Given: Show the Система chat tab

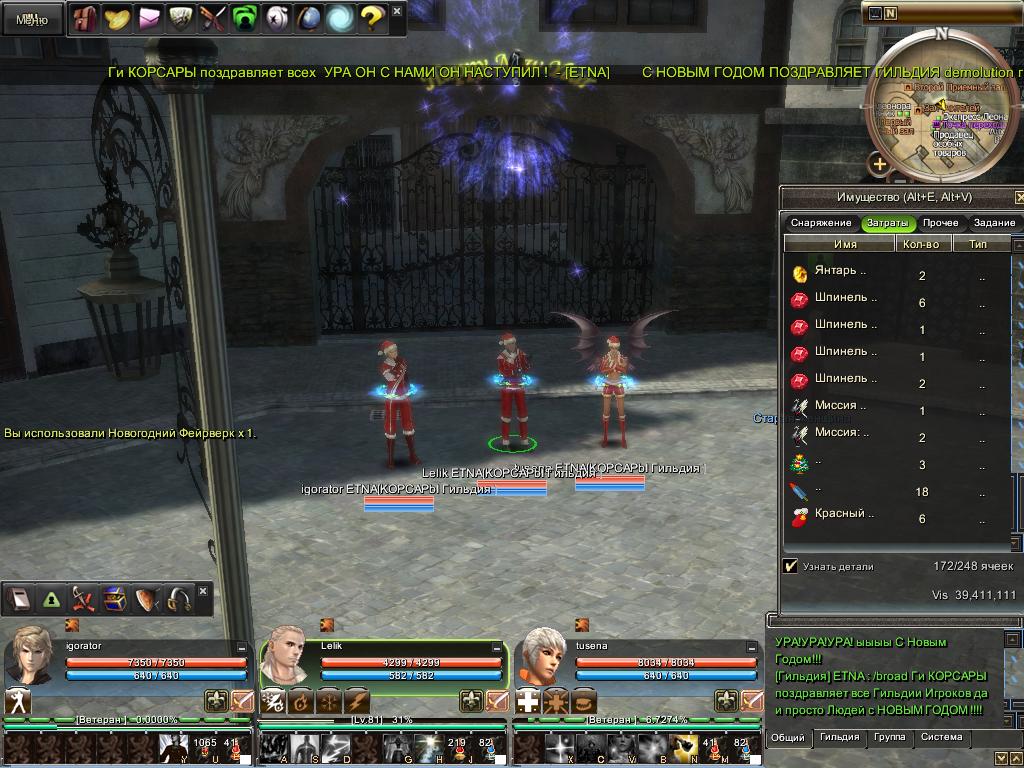Looking at the screenshot, I should pyautogui.click(x=941, y=738).
